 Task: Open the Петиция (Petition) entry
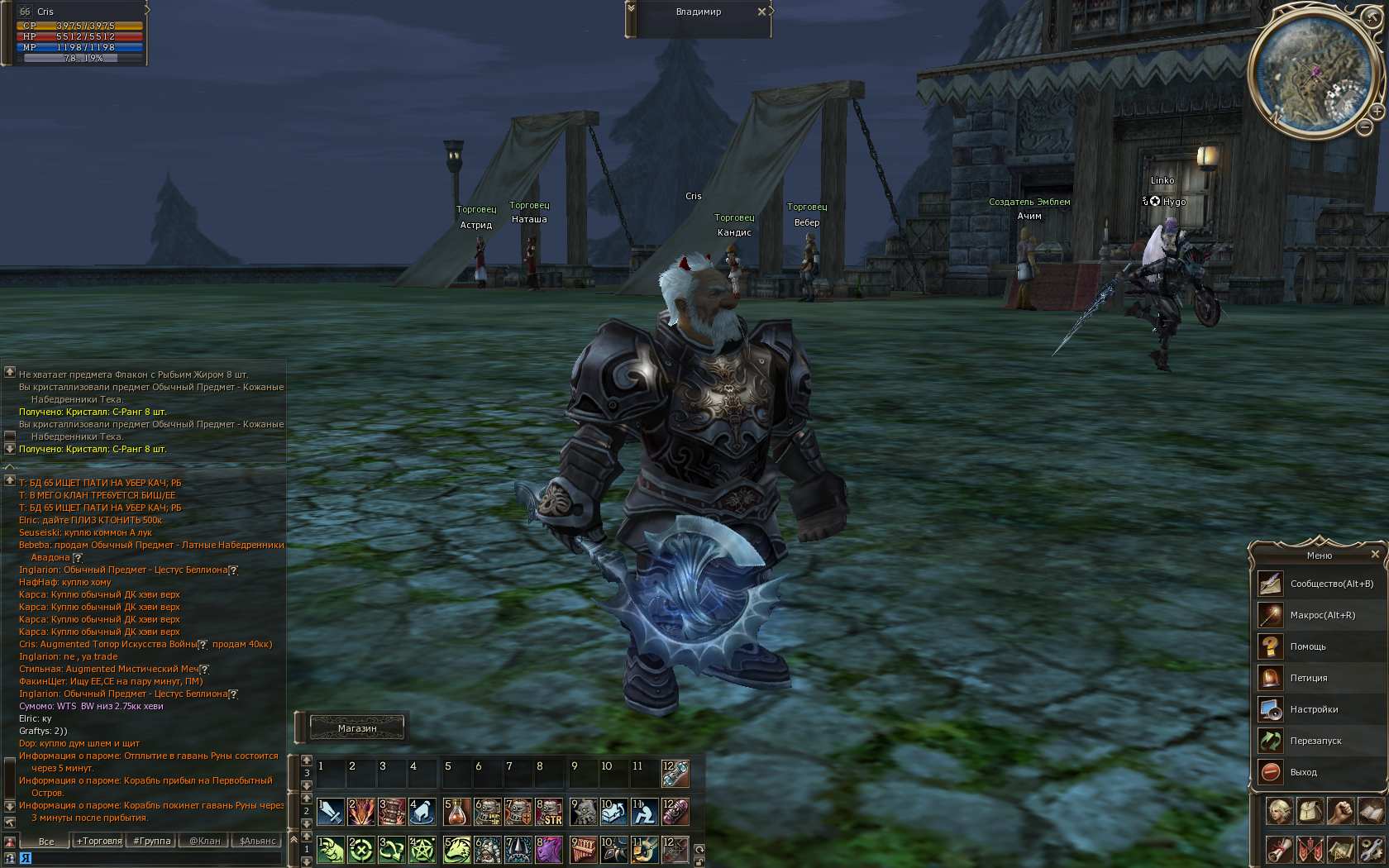point(1308,678)
